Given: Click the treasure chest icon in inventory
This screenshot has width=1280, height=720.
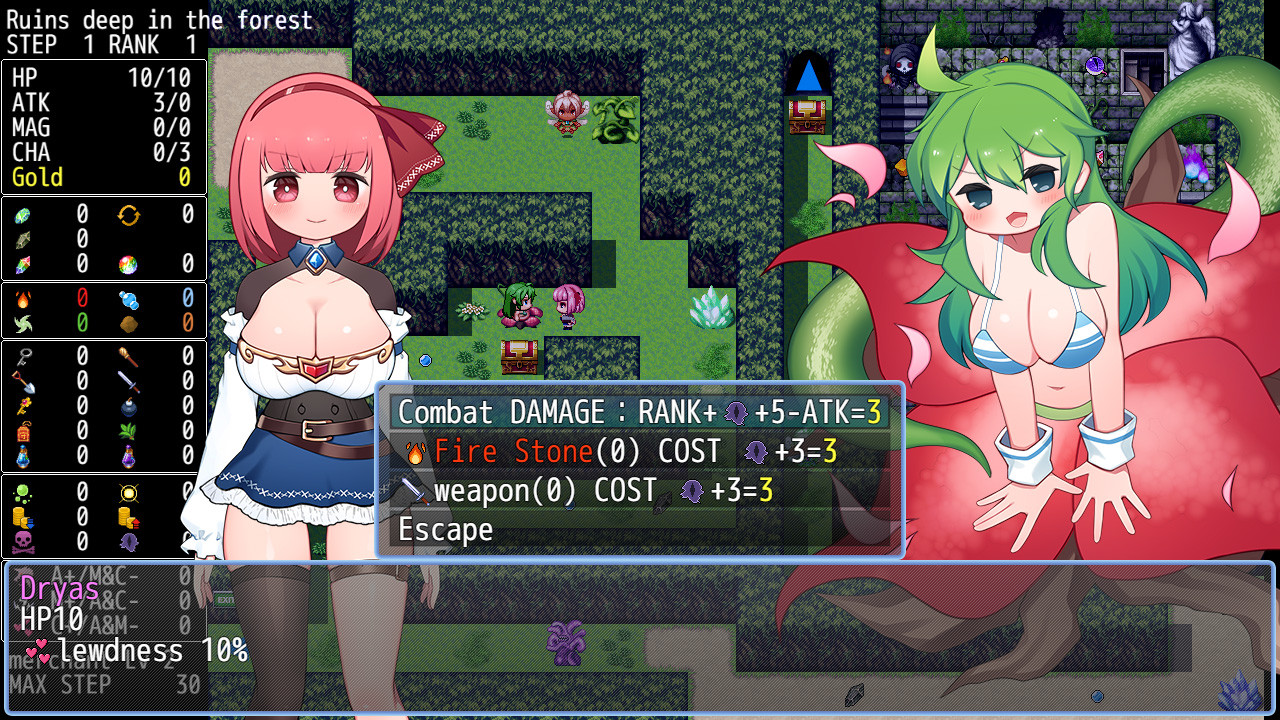Looking at the screenshot, I should point(23,430).
